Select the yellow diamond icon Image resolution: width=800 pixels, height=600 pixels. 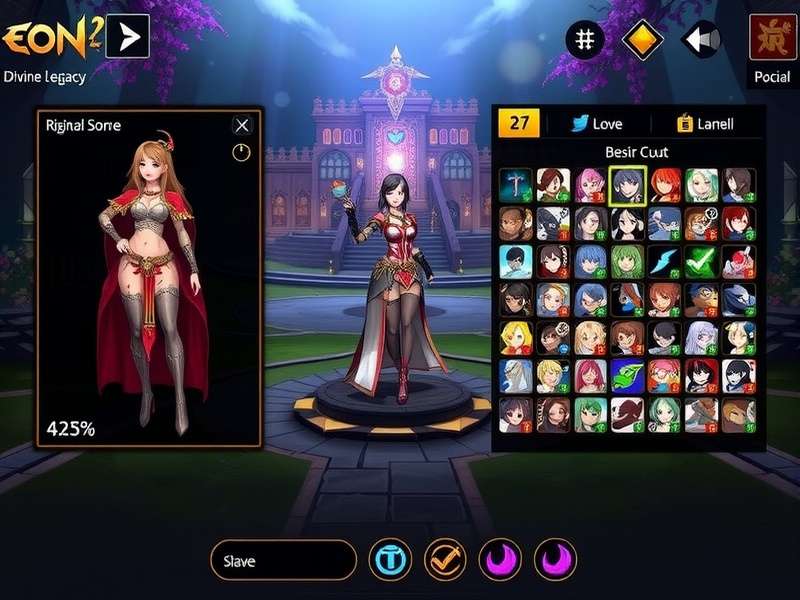coord(642,40)
